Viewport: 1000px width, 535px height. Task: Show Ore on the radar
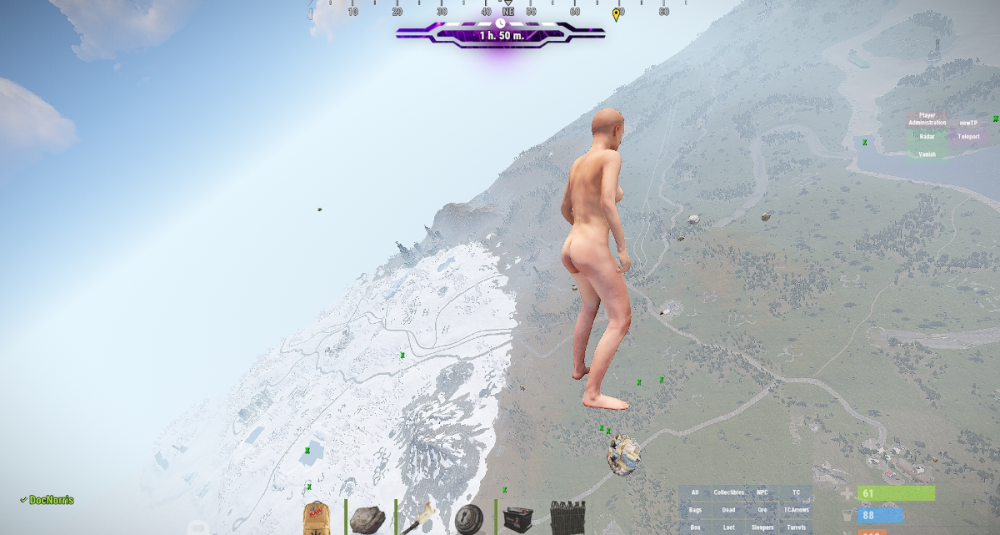click(762, 510)
